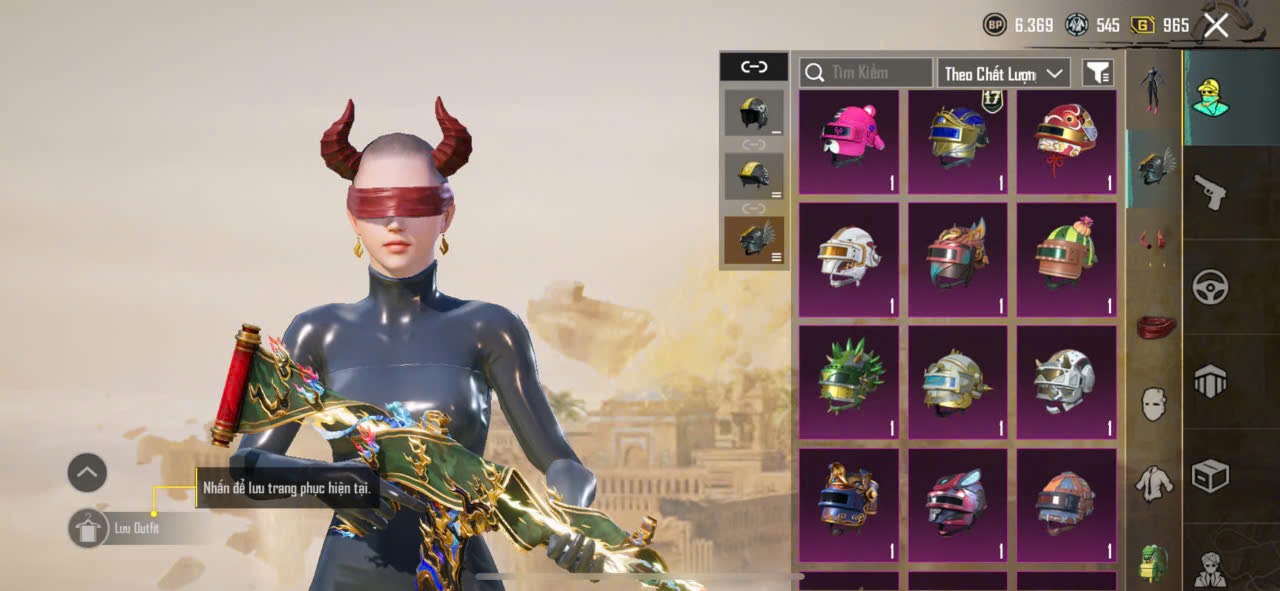1280x591 pixels.
Task: Select the red and gold helmet skin
Action: point(1066,141)
